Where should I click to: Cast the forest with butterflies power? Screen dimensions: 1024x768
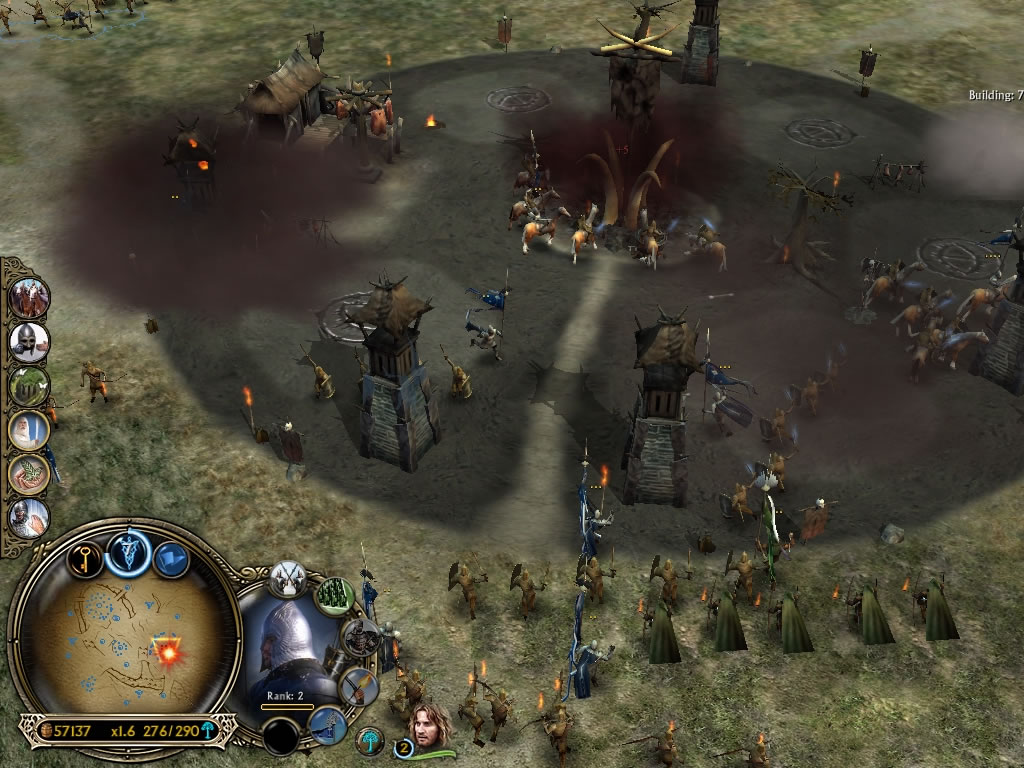click(x=29, y=385)
